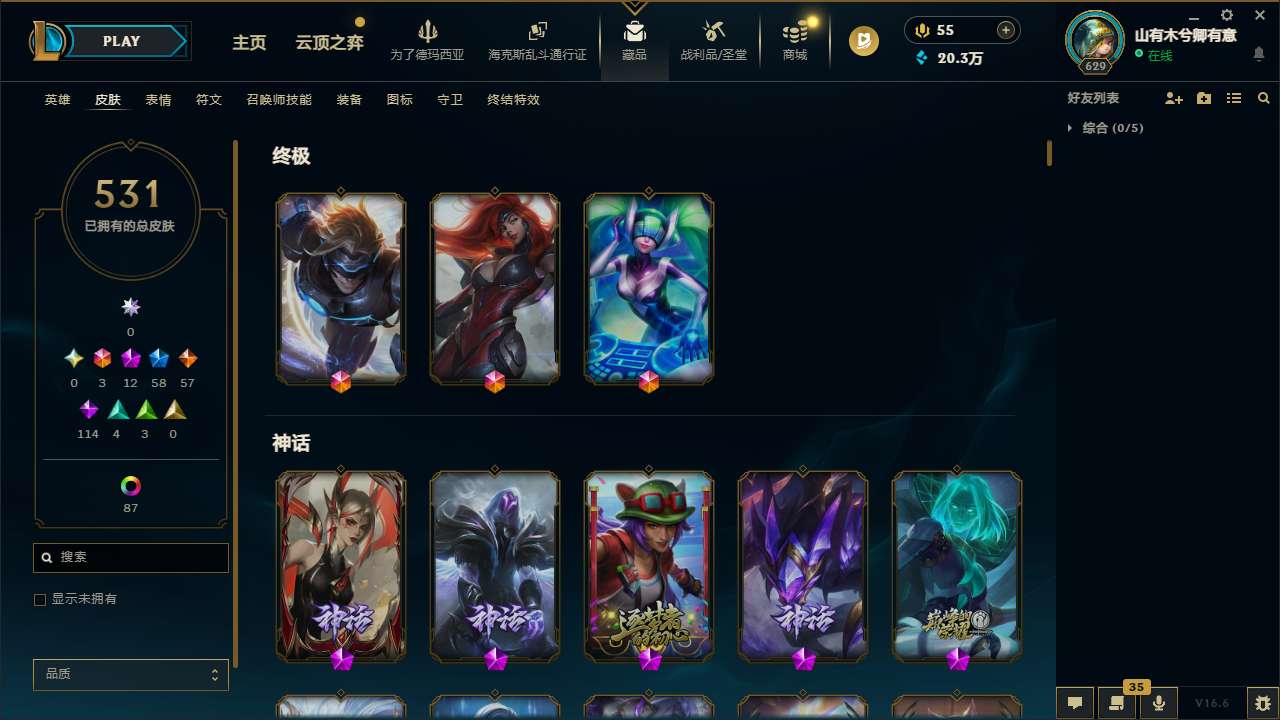The width and height of the screenshot is (1280, 720).
Task: Report a bug with the bug icon
Action: pos(1263,704)
